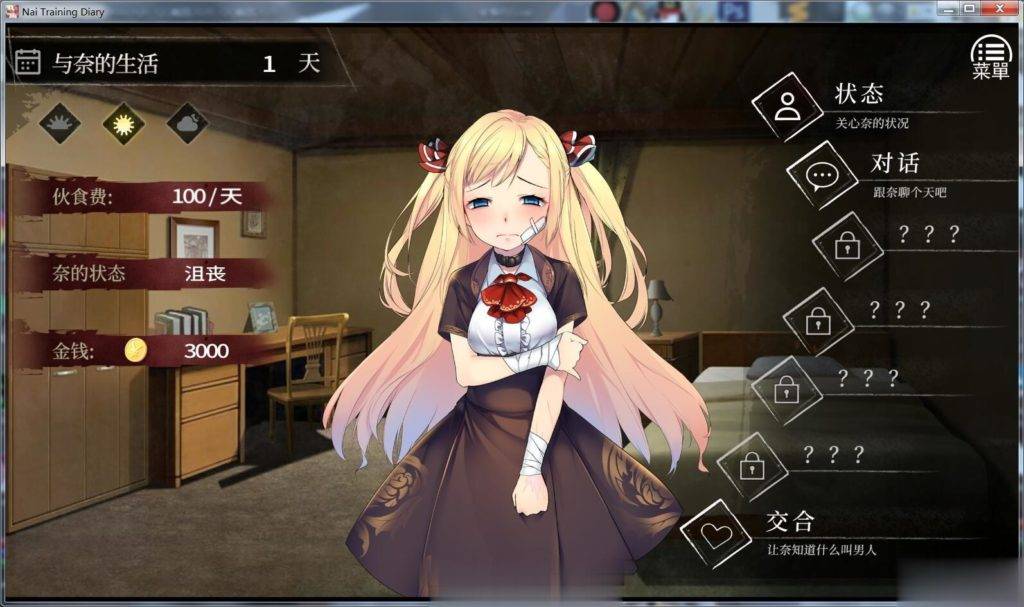The image size is (1024, 607).
Task: Select the sunrise morning icon
Action: click(60, 123)
